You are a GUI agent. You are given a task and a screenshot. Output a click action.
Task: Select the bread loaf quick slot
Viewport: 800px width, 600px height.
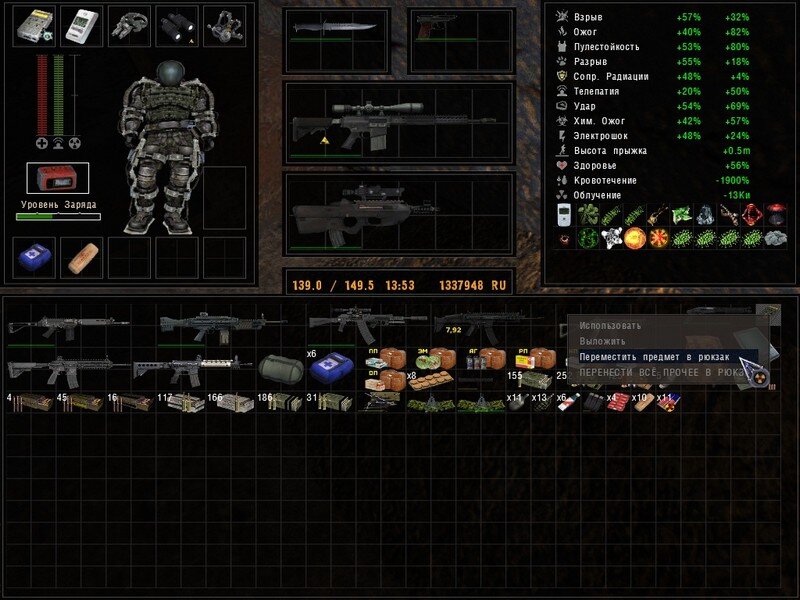81,257
